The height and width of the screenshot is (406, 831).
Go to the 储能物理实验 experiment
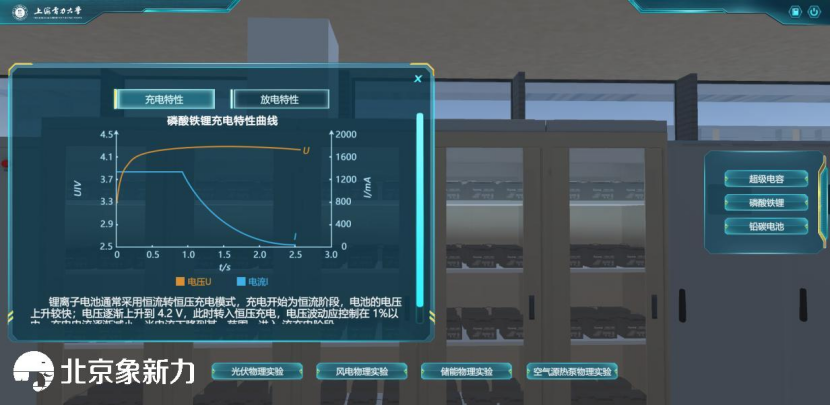(x=466, y=371)
